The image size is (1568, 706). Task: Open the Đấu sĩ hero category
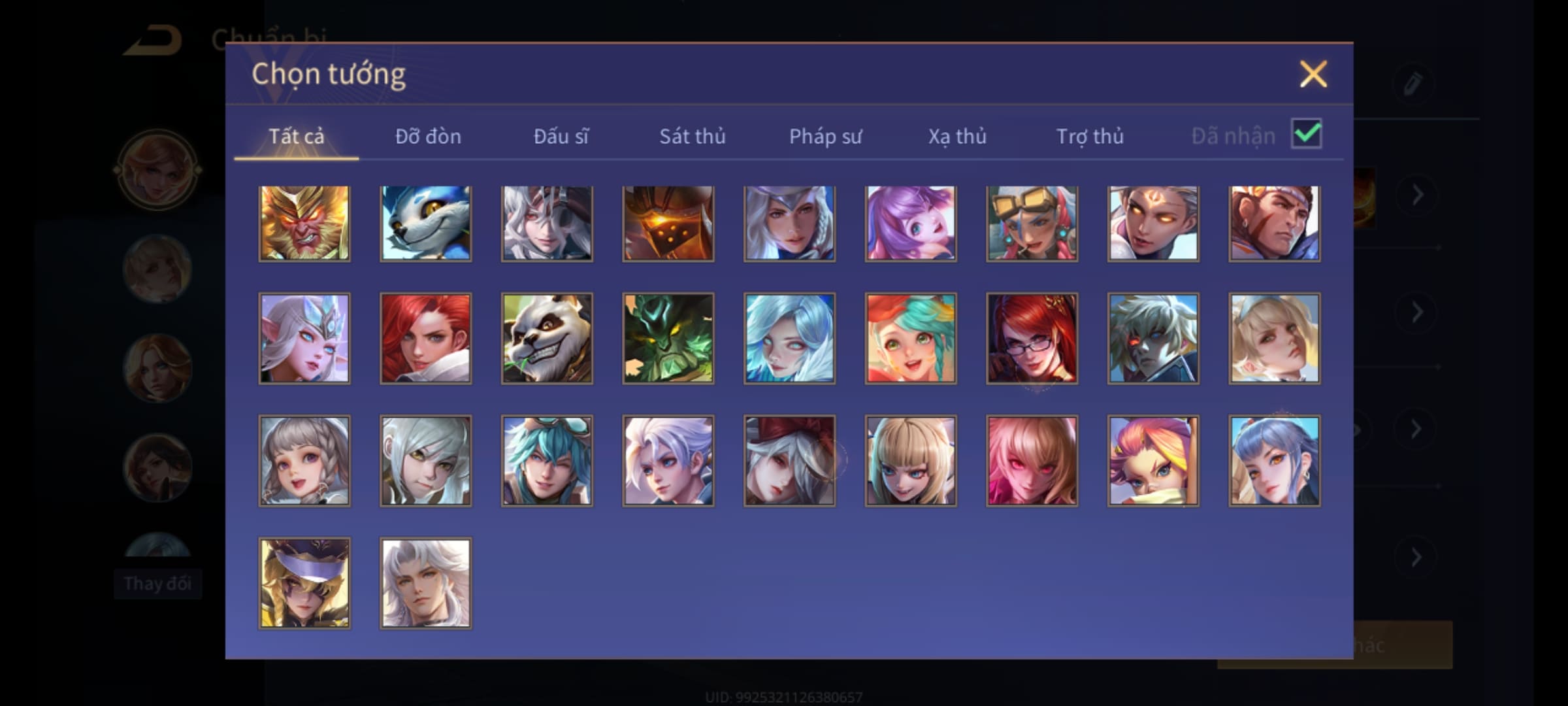pyautogui.click(x=561, y=136)
